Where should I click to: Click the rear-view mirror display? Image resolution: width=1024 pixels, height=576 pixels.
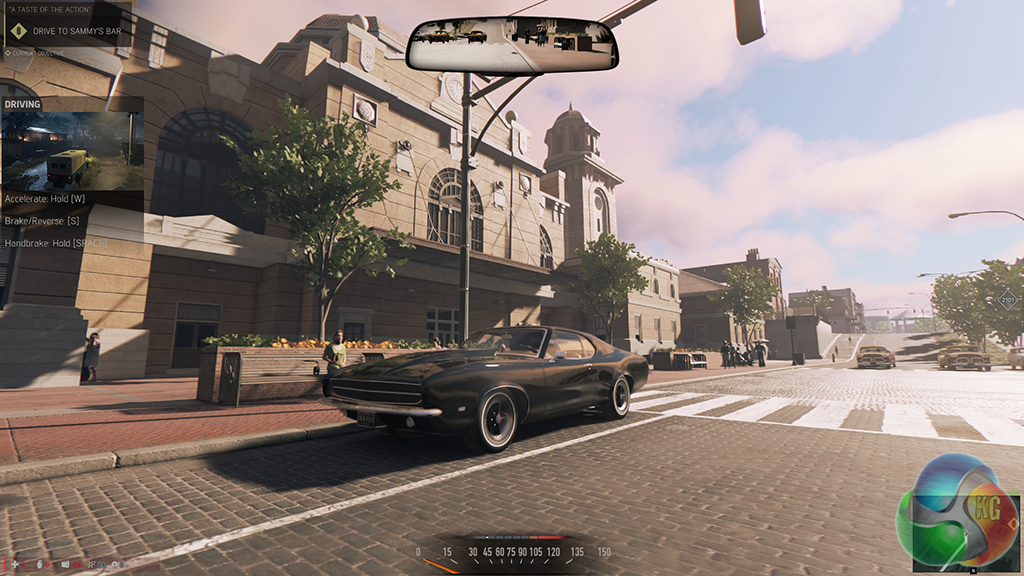click(x=511, y=46)
